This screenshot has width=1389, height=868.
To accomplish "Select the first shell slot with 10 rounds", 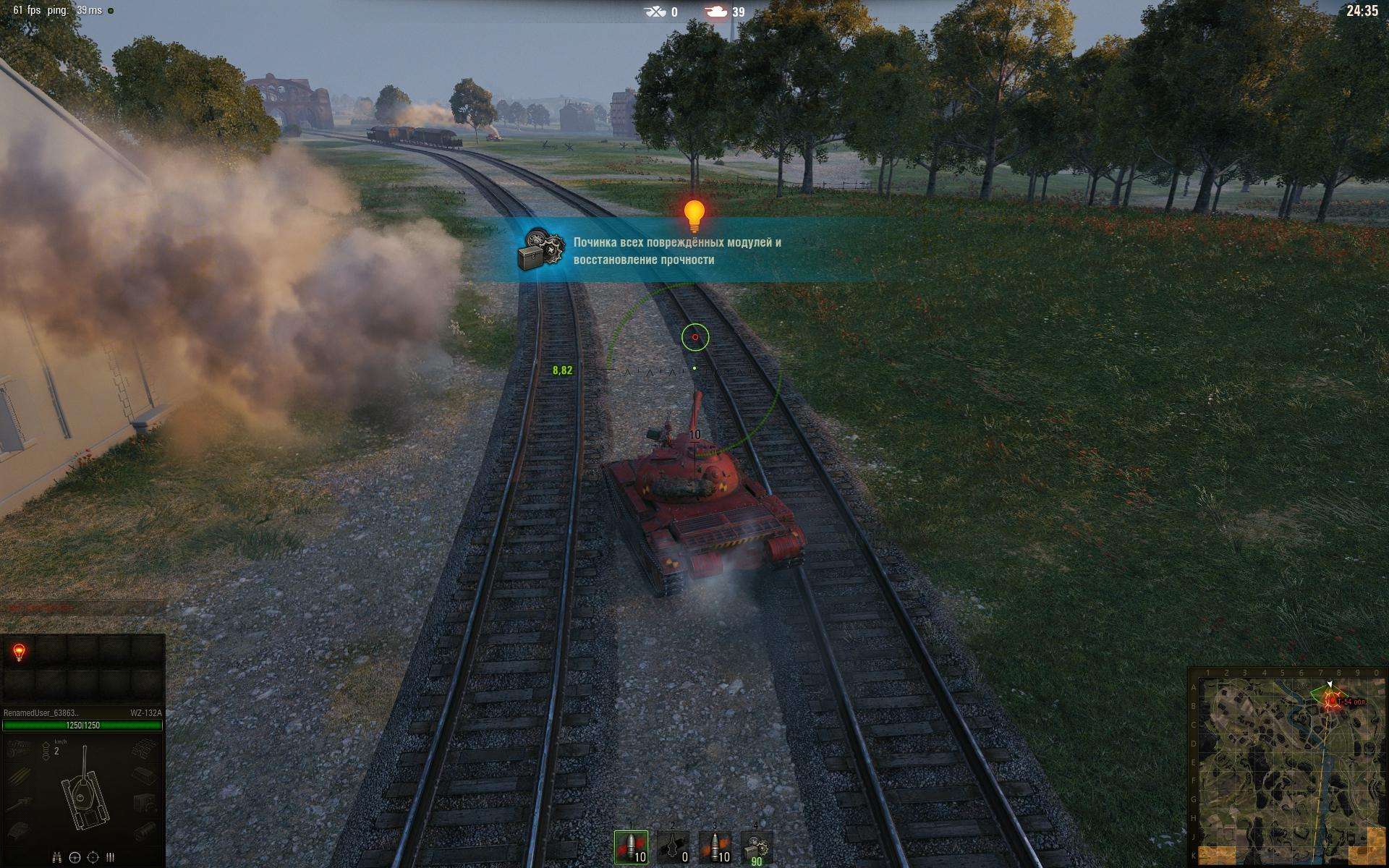I will point(631,846).
